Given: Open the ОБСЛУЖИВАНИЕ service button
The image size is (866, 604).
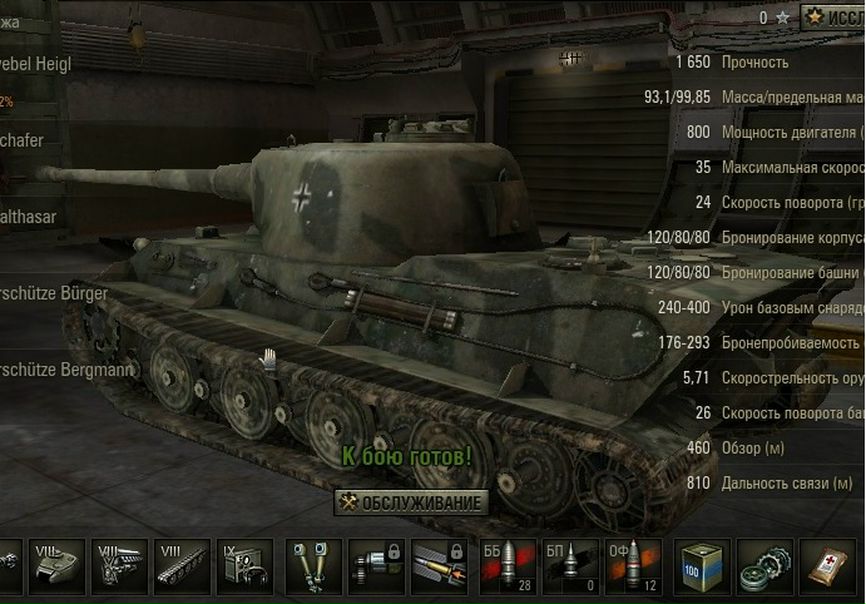Looking at the screenshot, I should 412,502.
